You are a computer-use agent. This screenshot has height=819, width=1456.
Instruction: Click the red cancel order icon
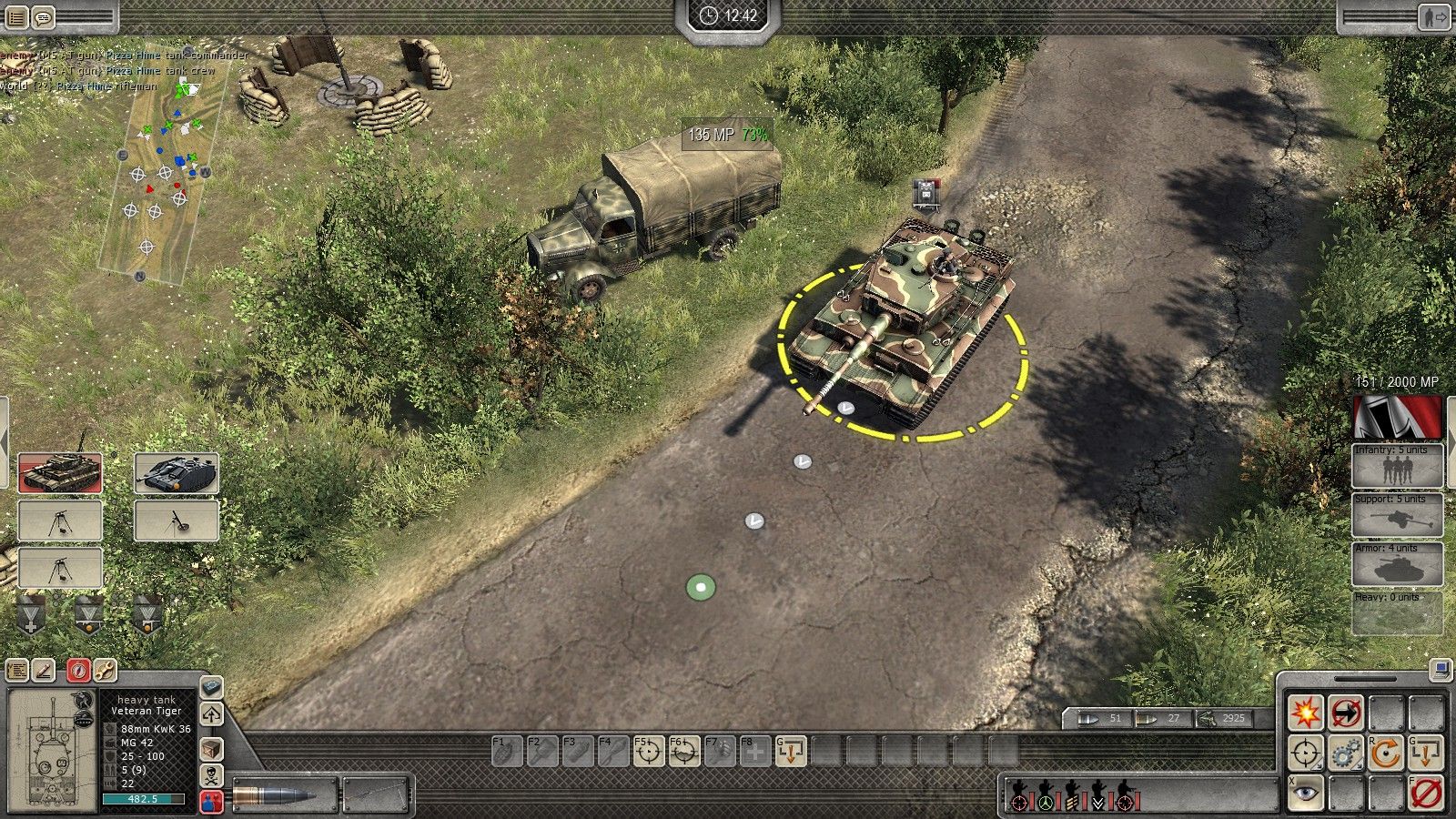click(1426, 793)
